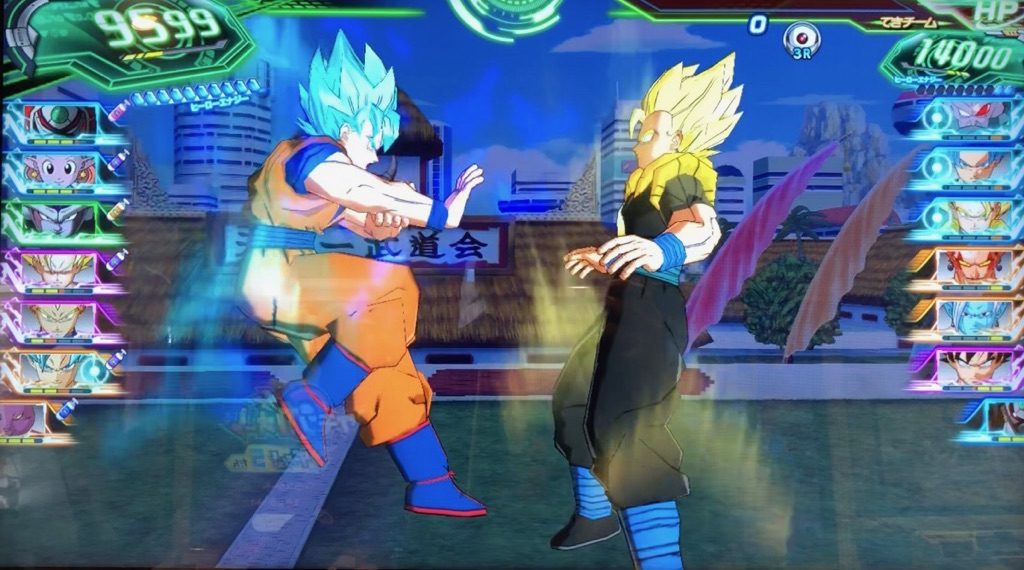Image resolution: width=1024 pixels, height=570 pixels.
Task: Select the Frieza-race fighter portrait in green frame
Action: click(x=58, y=218)
